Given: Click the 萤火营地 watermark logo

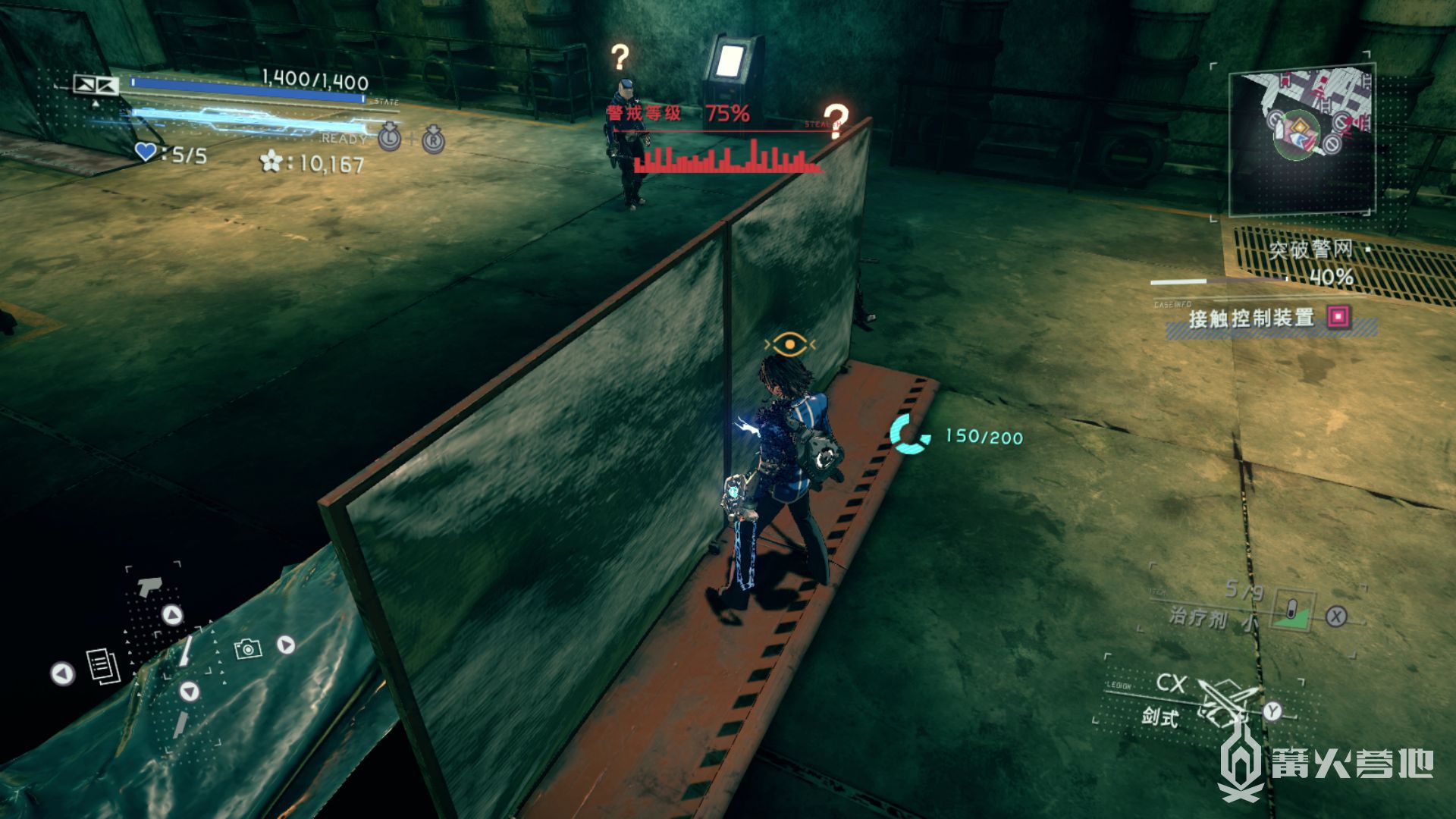Looking at the screenshot, I should (x=1326, y=762).
